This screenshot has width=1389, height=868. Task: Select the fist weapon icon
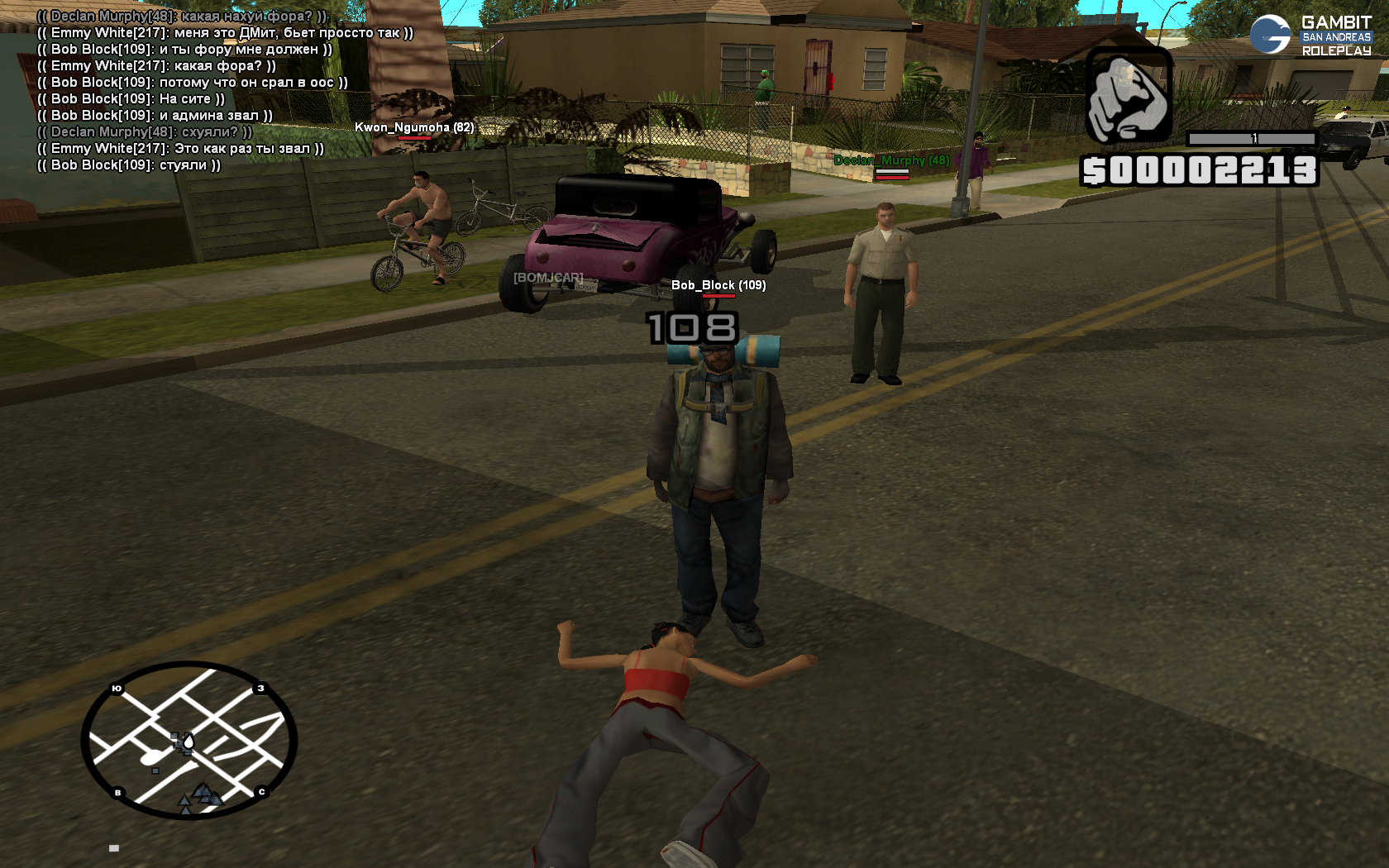[1128, 96]
